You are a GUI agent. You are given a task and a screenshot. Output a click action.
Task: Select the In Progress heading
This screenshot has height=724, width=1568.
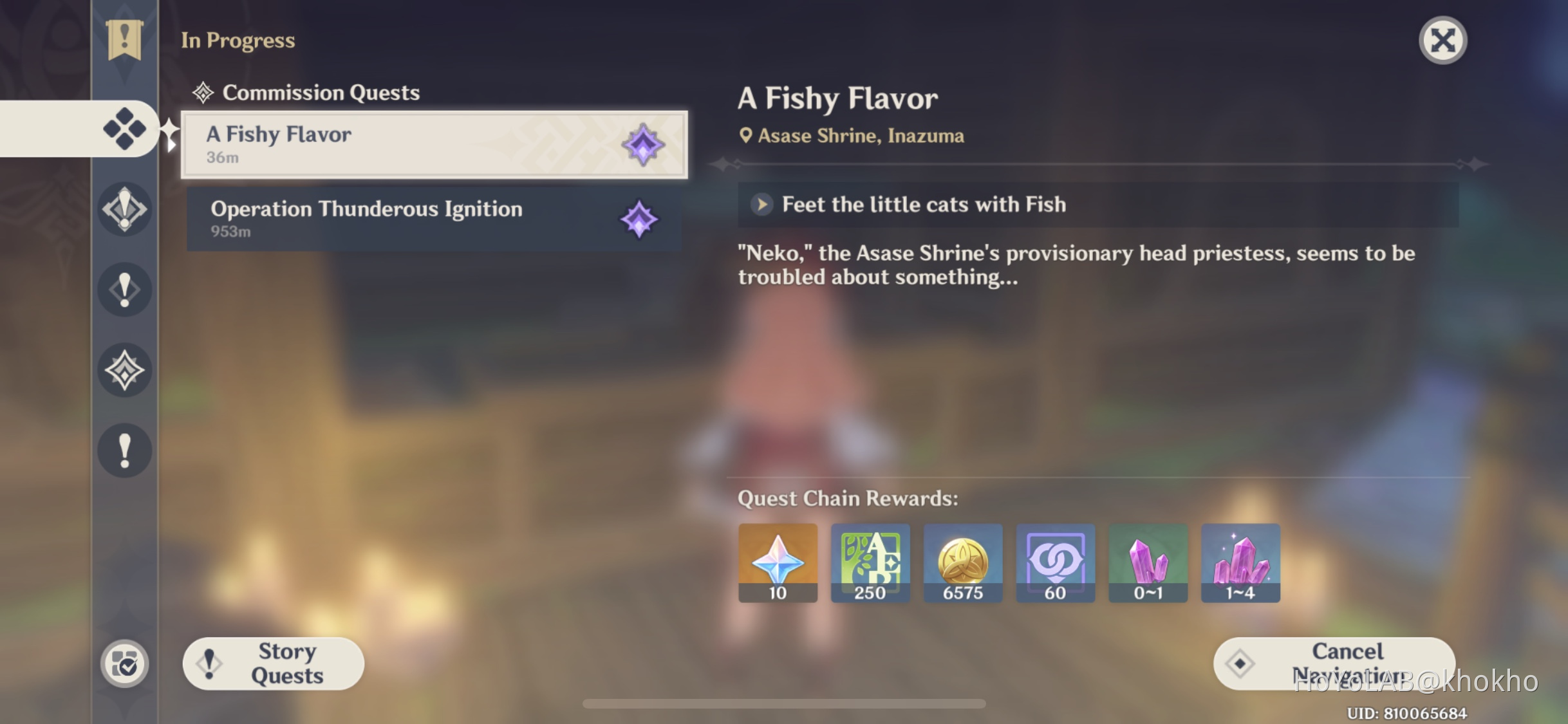pos(238,40)
